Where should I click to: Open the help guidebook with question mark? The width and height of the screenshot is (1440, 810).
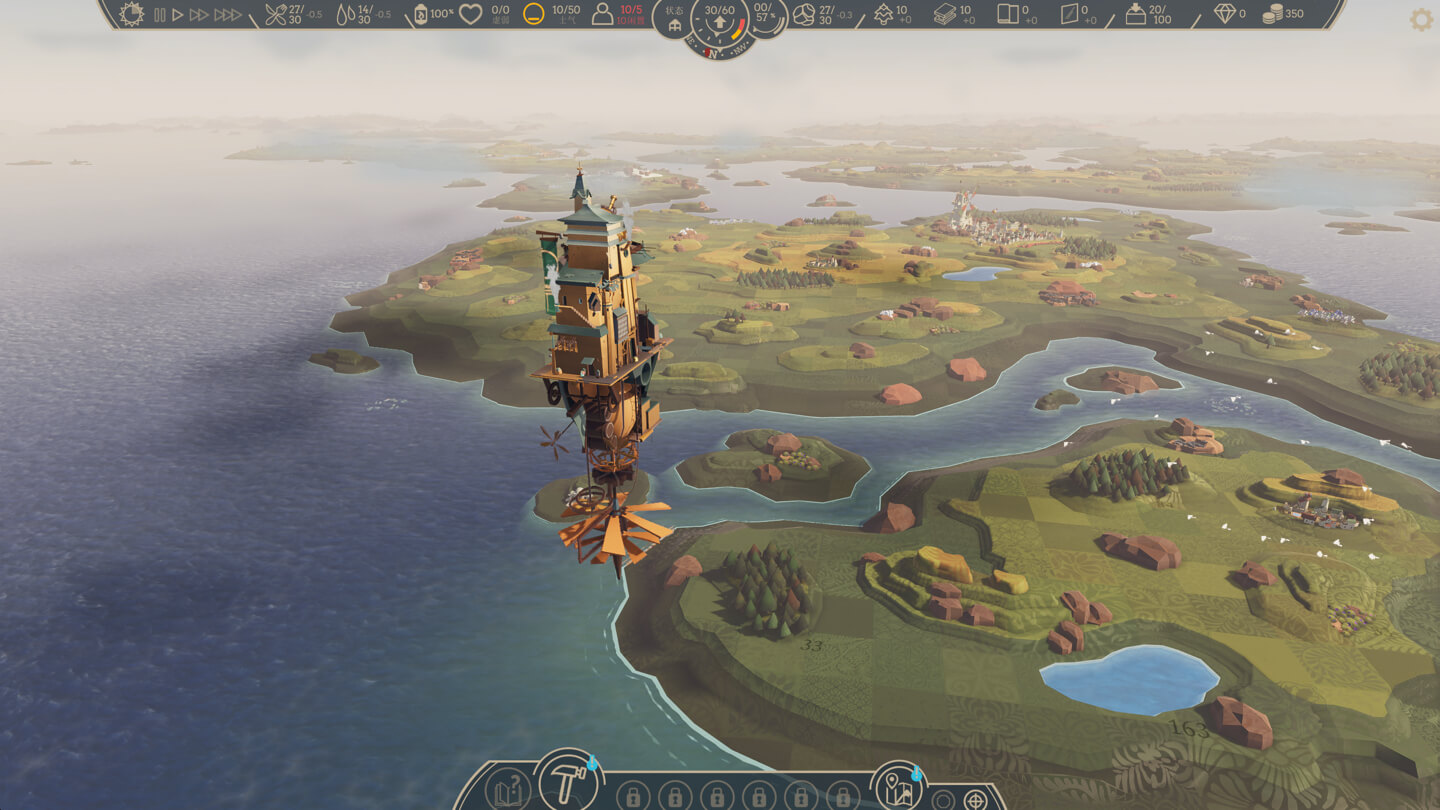(x=507, y=791)
